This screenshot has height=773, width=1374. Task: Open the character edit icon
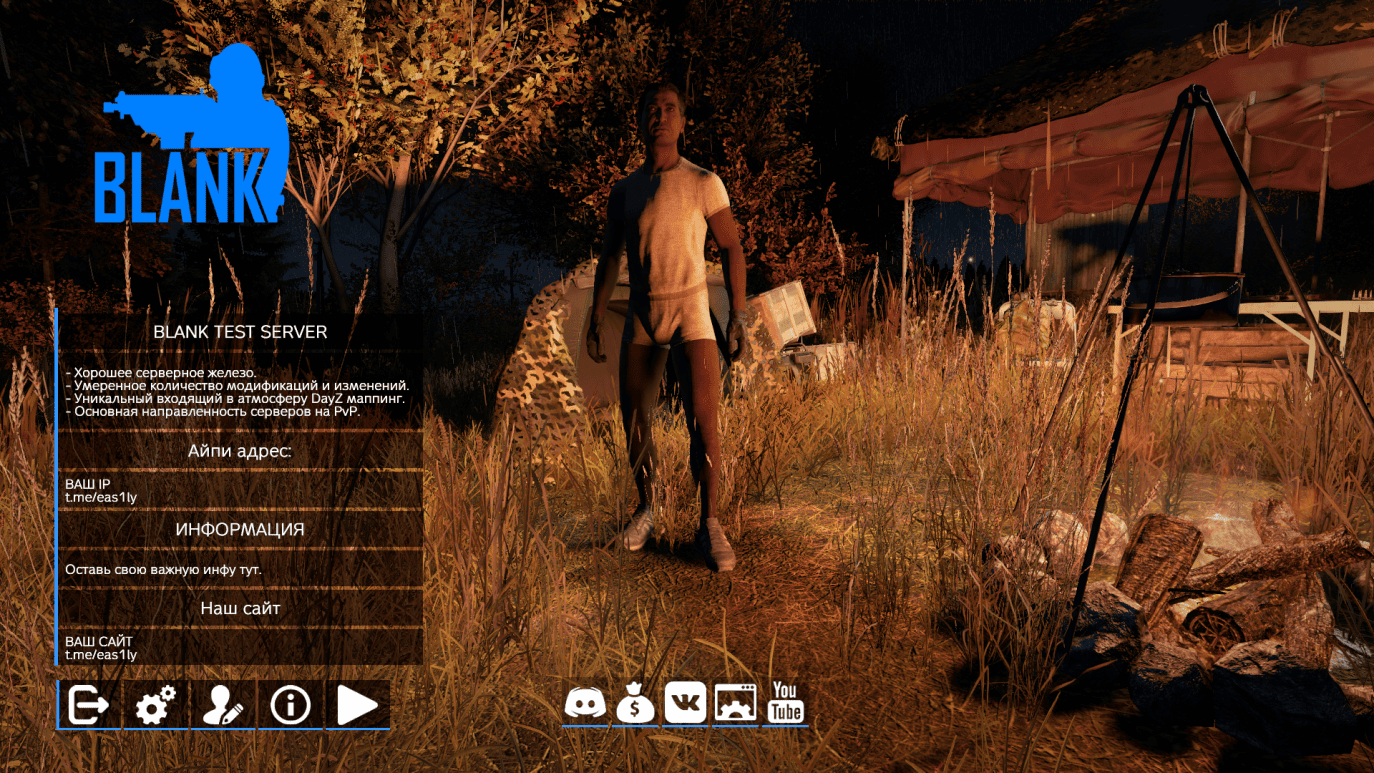point(223,705)
